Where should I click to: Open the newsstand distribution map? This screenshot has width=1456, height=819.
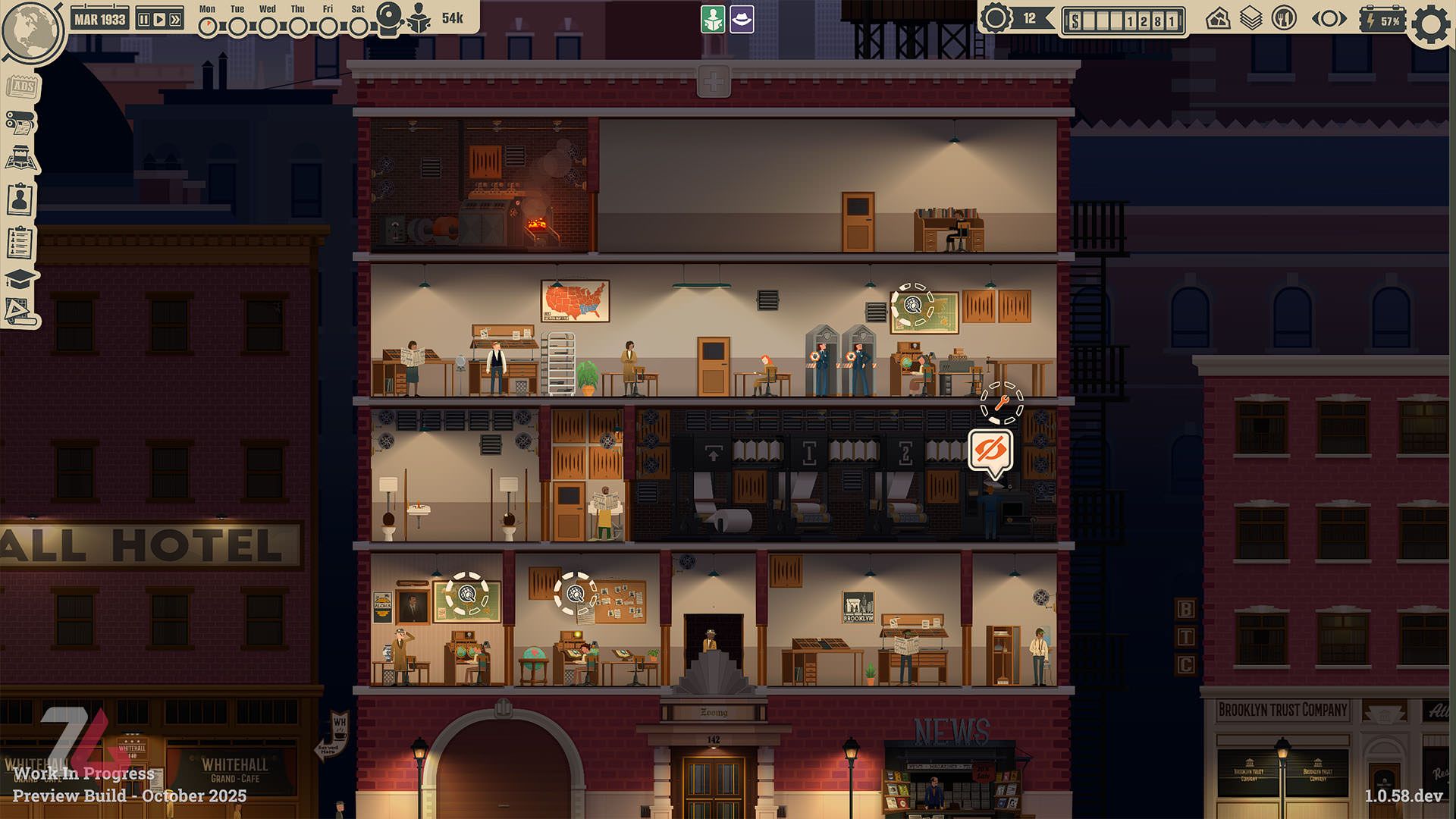(21, 160)
